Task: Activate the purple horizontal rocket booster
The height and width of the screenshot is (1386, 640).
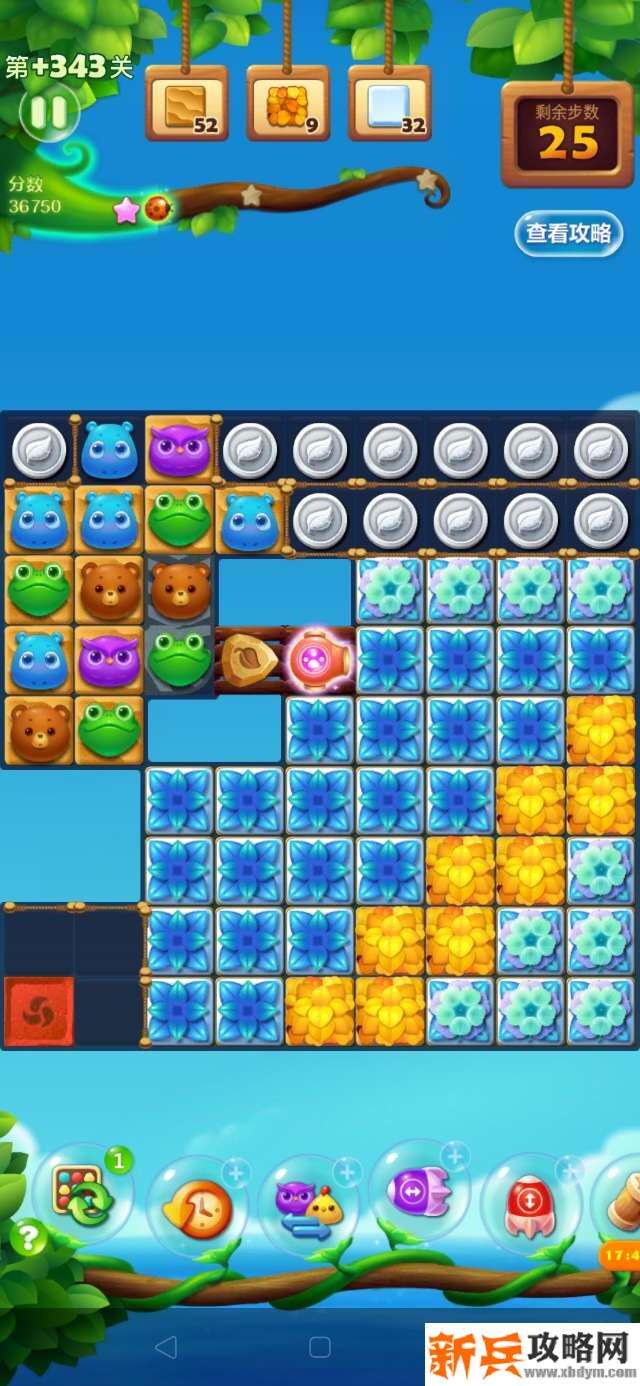Action: tap(419, 1191)
